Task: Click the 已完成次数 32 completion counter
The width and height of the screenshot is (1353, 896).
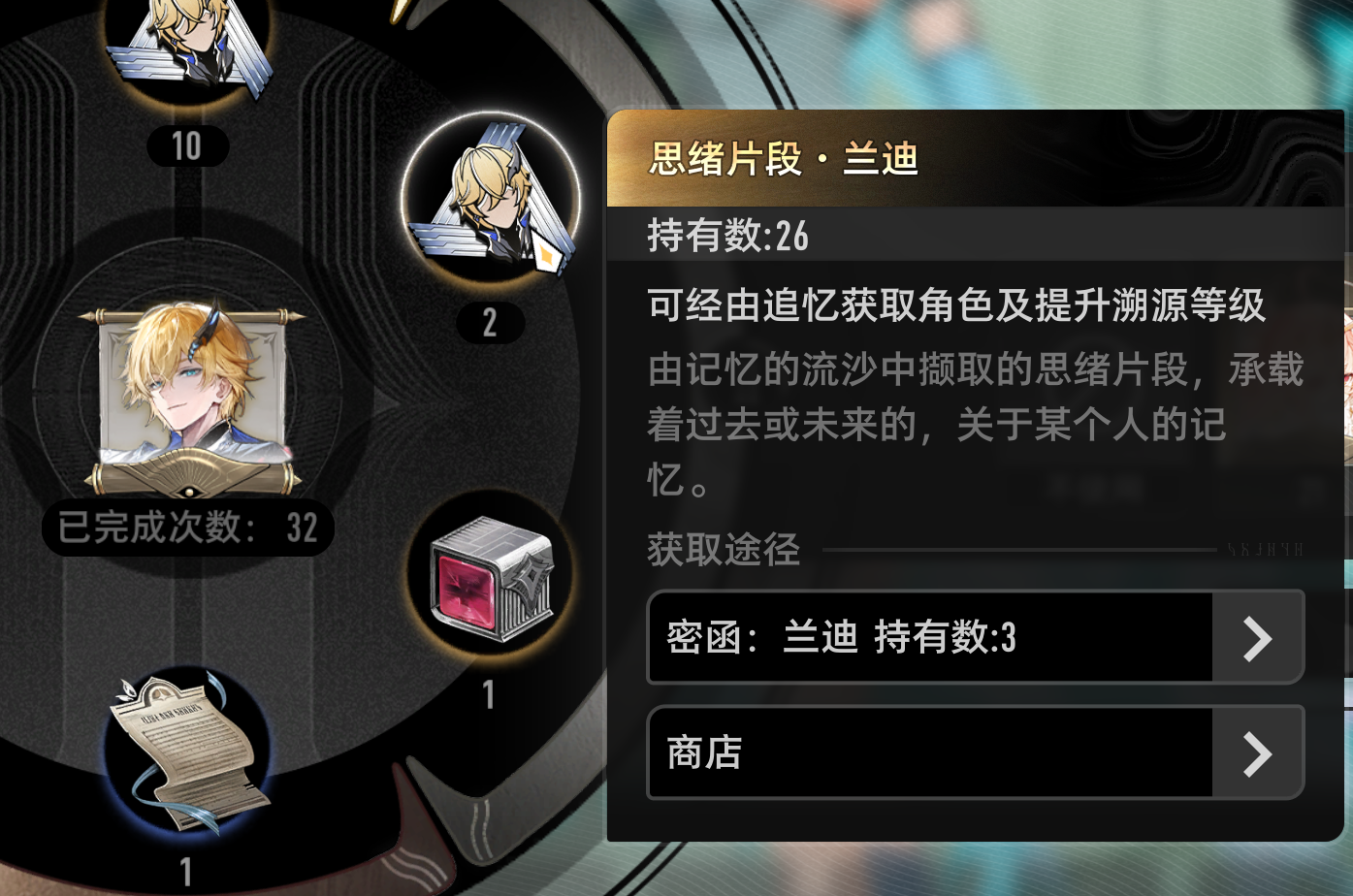Action: point(187,527)
